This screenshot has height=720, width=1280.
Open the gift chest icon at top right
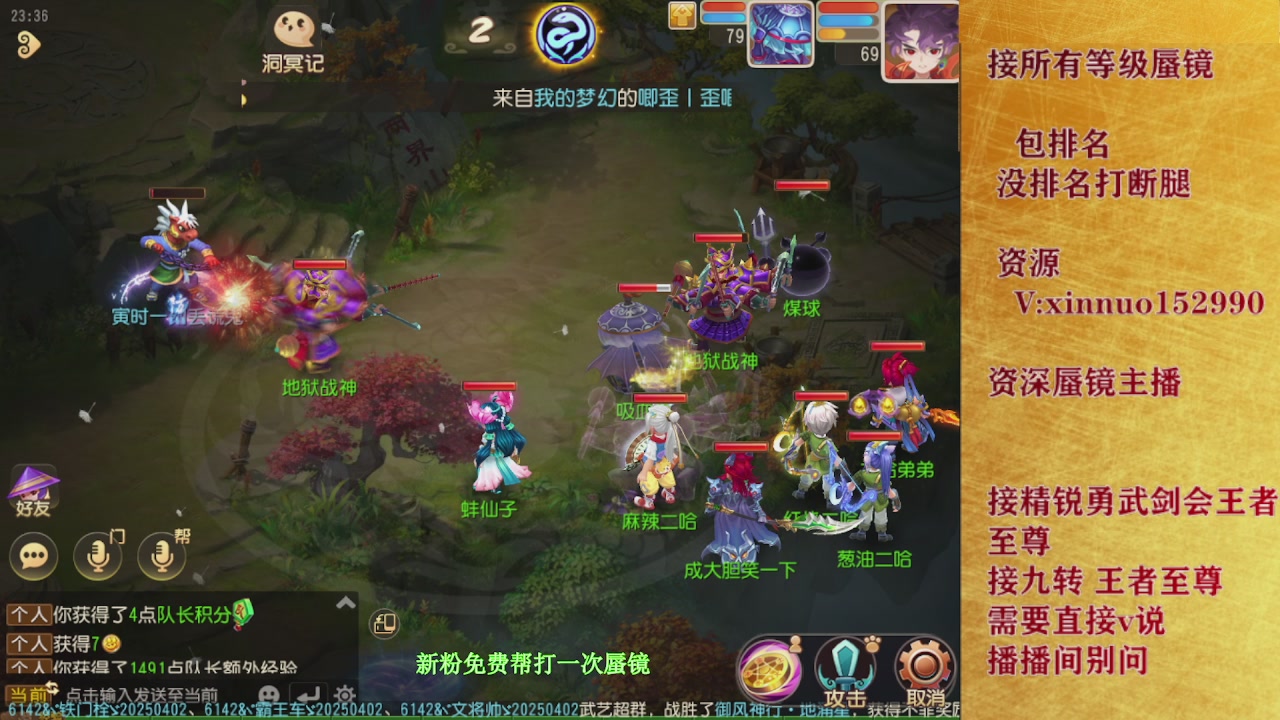click(680, 15)
